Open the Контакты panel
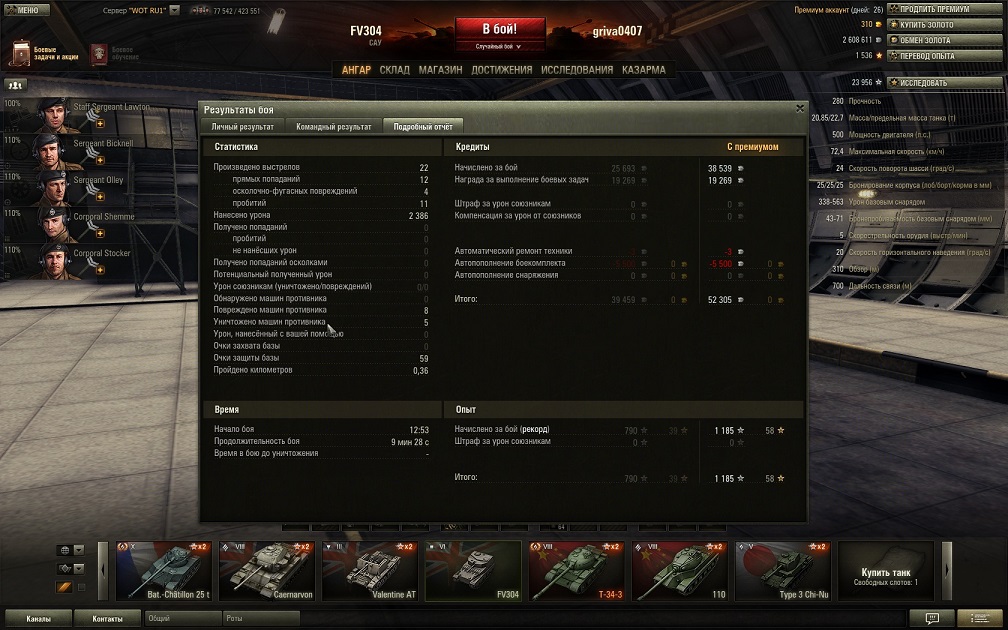1008x630 pixels. pyautogui.click(x=107, y=619)
